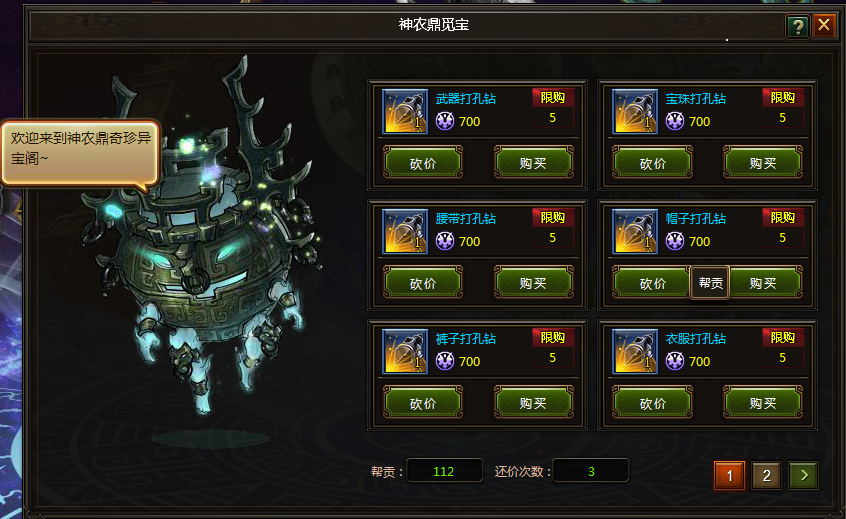
Task: Buy (购买) the 帽子打孔钻
Action: [x=765, y=283]
